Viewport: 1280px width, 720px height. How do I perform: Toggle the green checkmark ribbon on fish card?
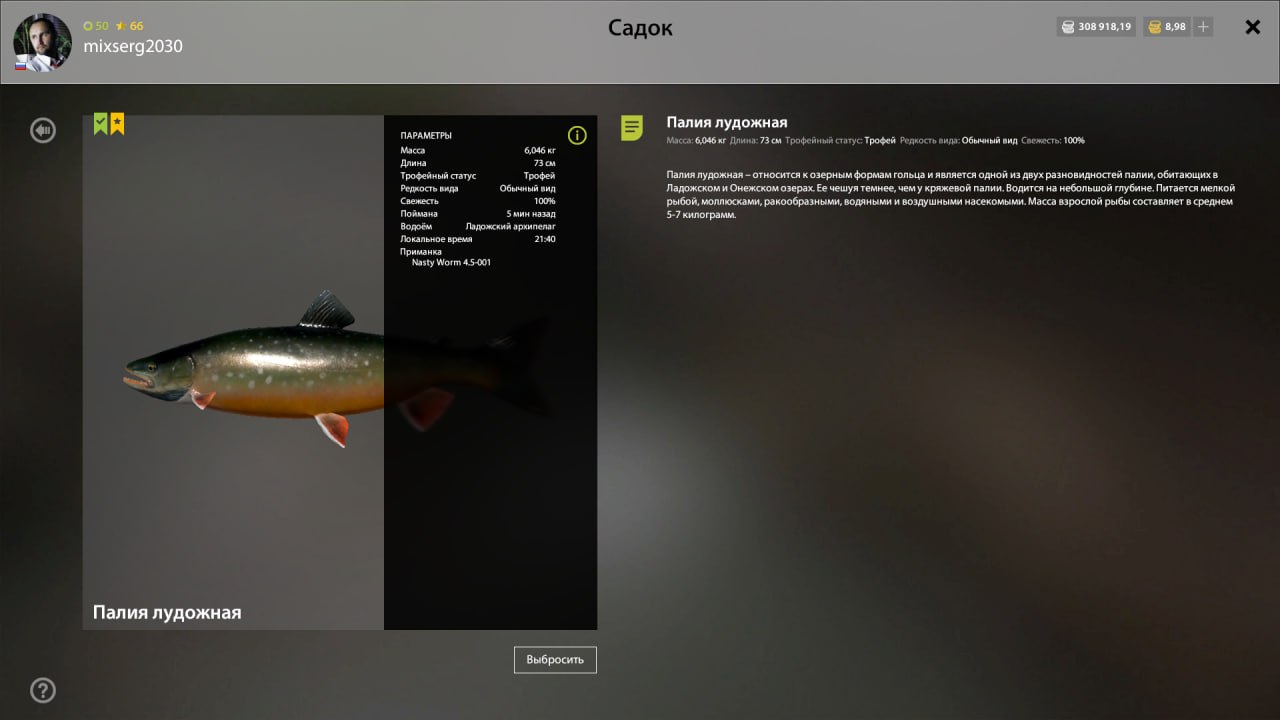pyautogui.click(x=98, y=122)
